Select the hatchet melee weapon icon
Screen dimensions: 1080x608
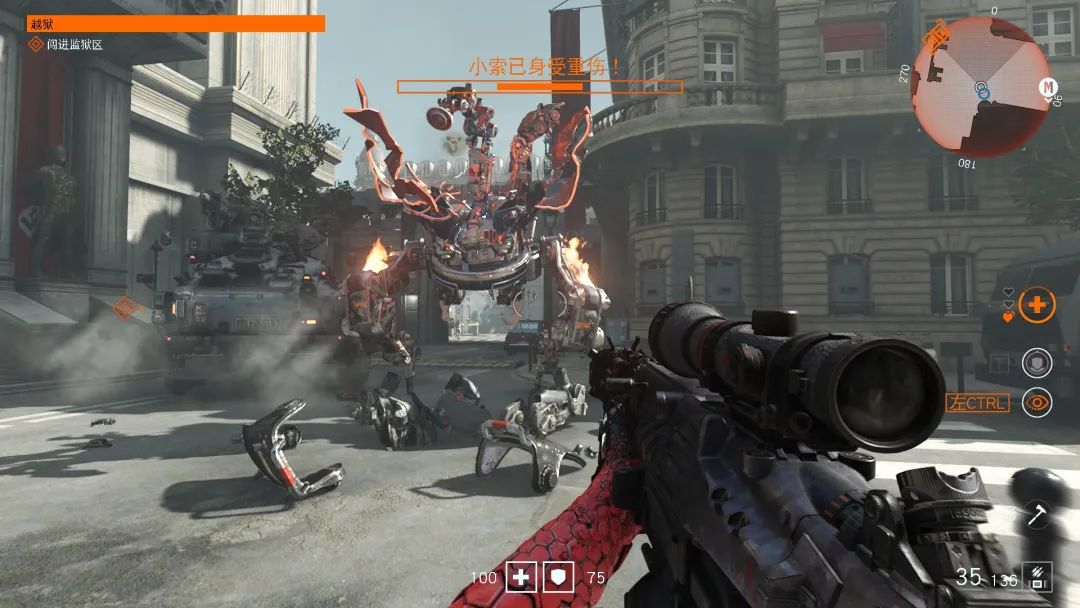[1036, 516]
